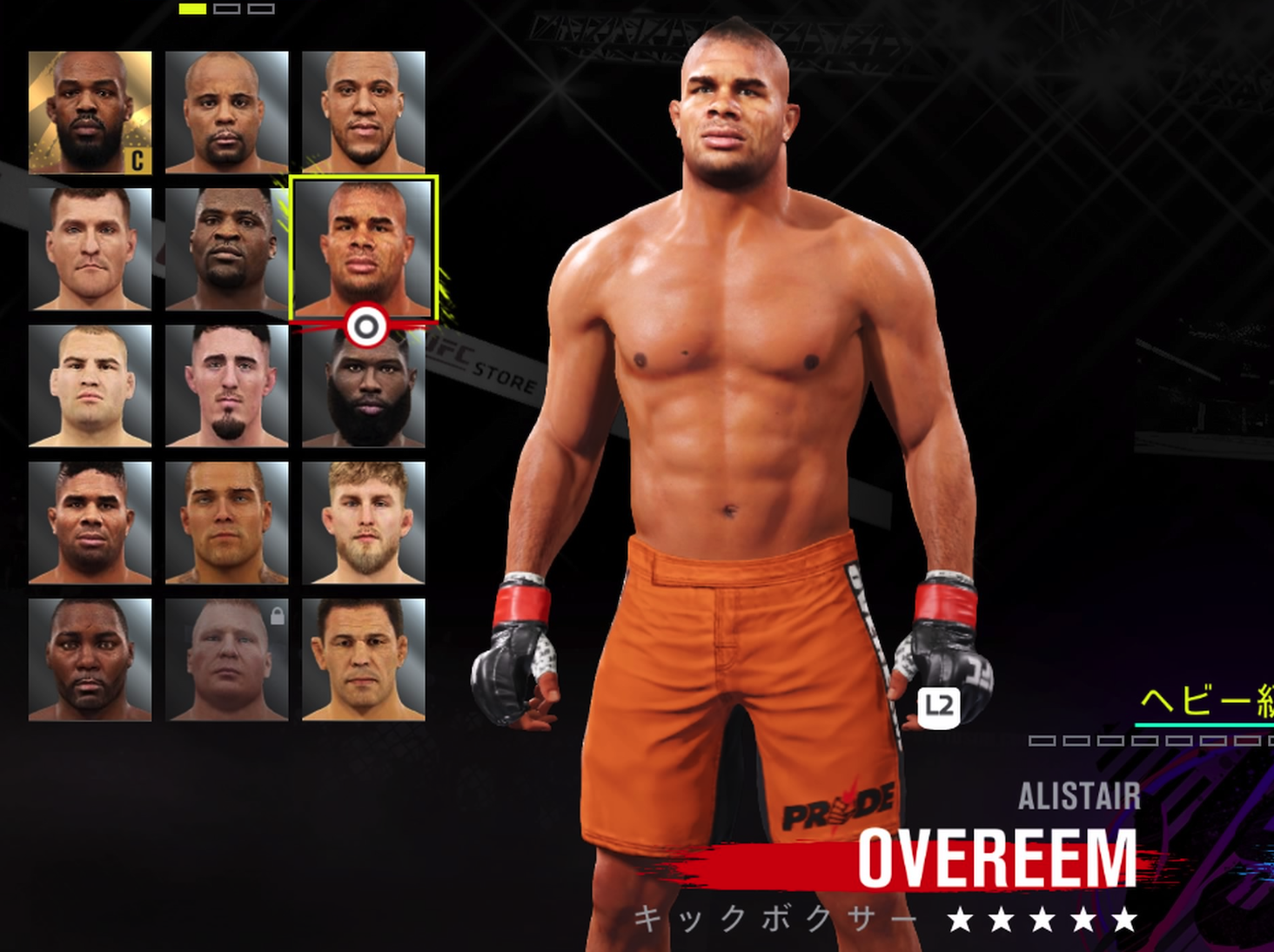Click the L2 button prompt icon

[x=940, y=707]
